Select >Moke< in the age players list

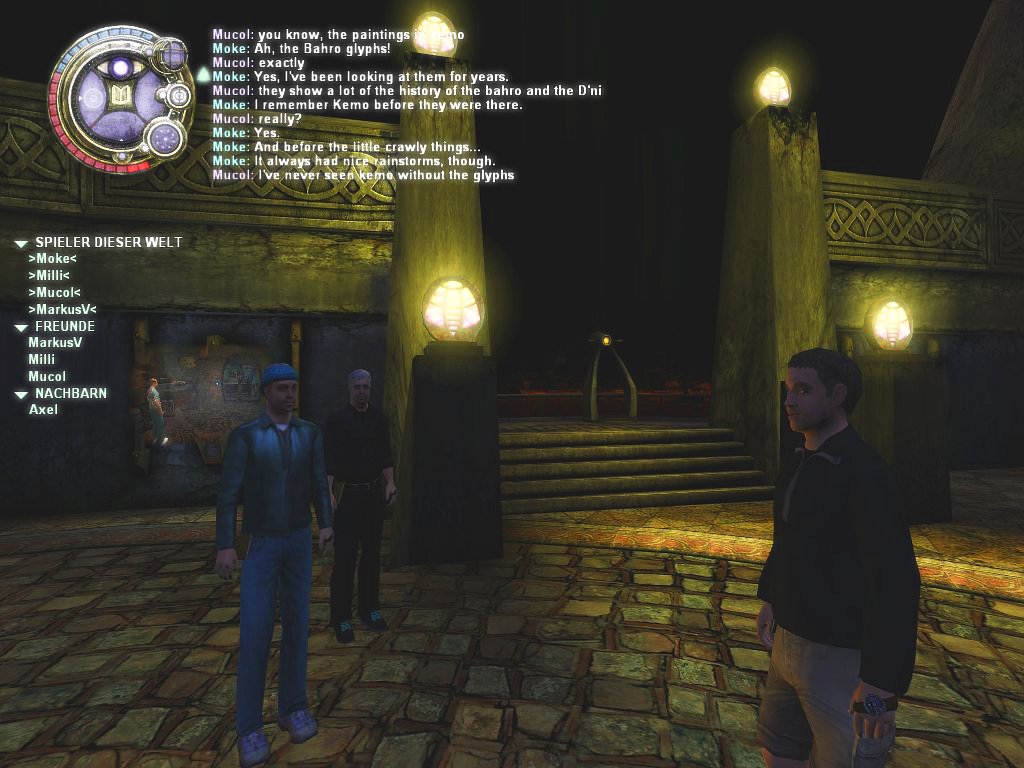pyautogui.click(x=53, y=259)
